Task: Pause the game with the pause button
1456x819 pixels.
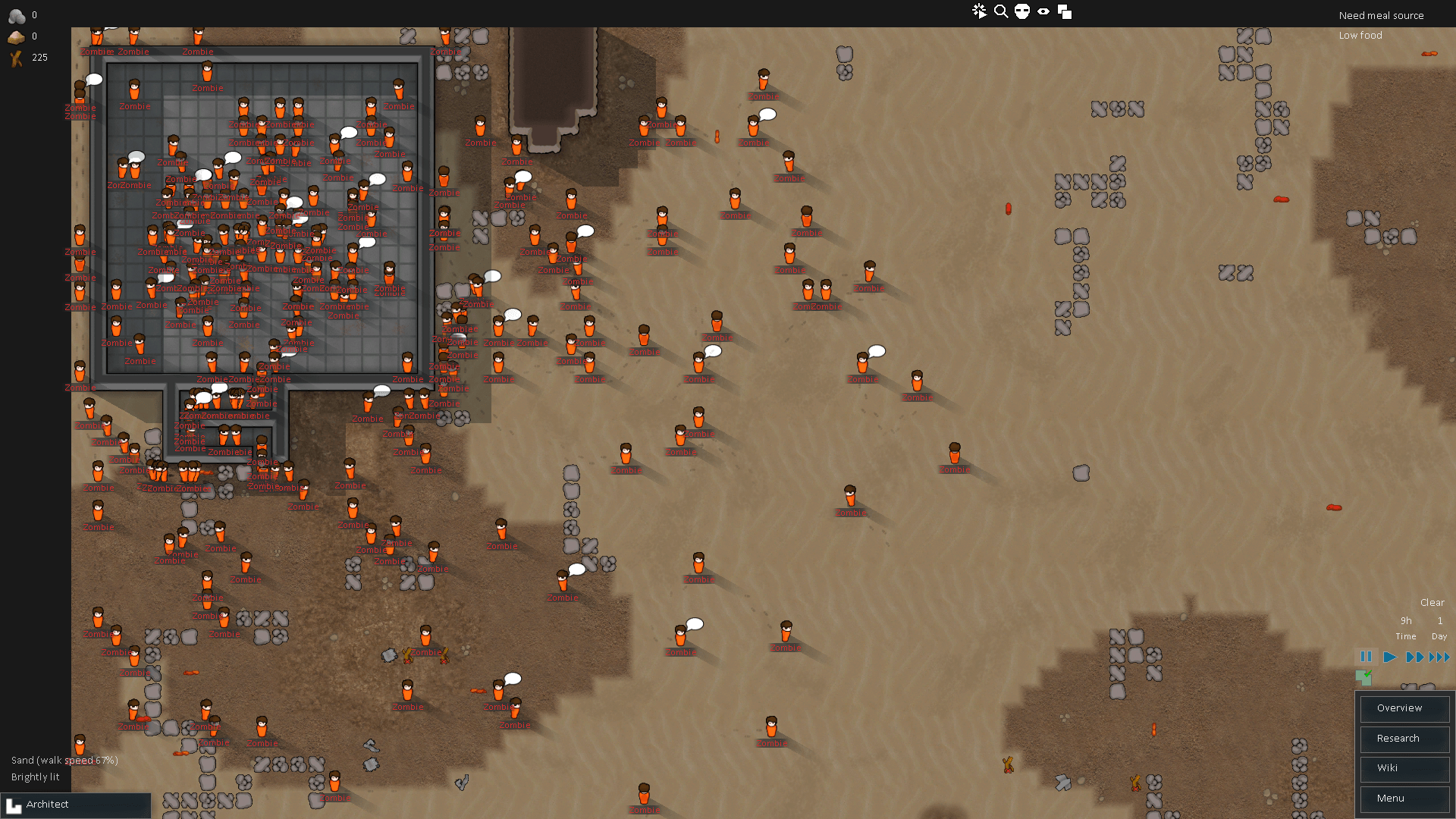Action: coord(1365,657)
